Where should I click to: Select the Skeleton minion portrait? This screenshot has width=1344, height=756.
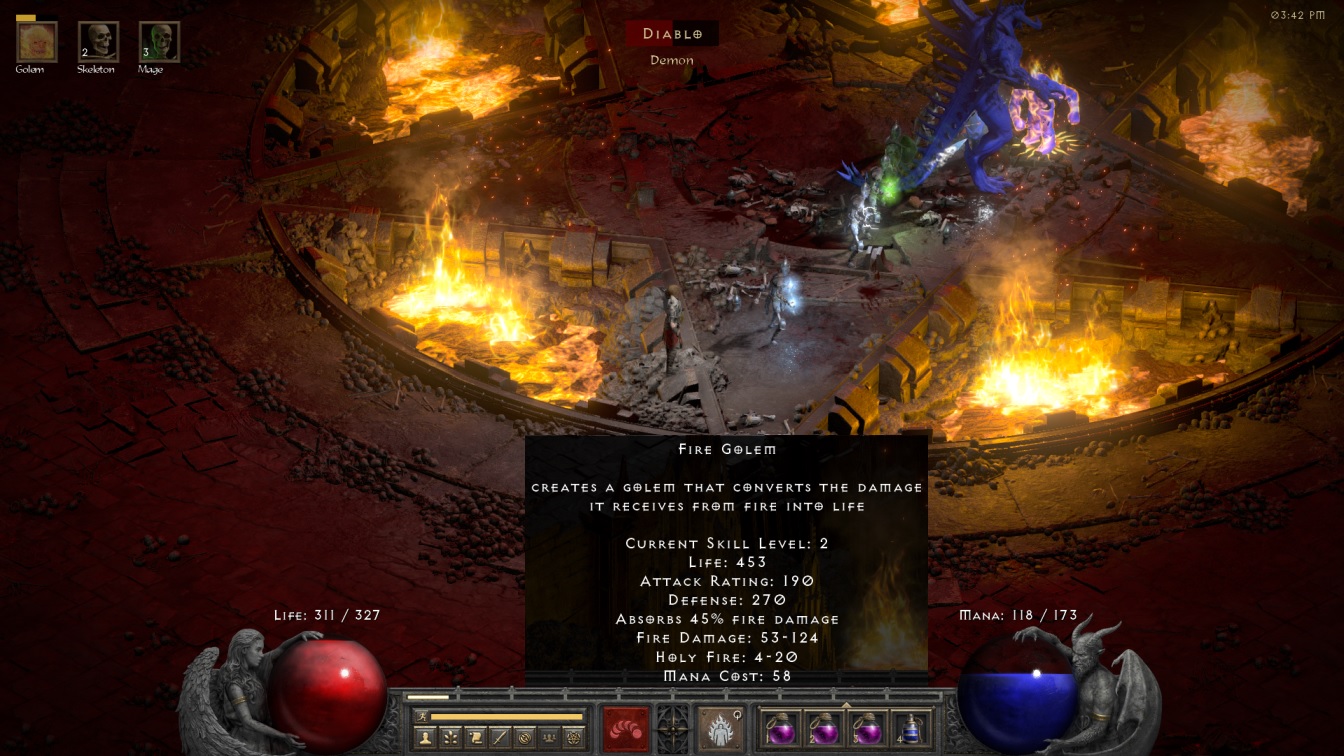(98, 42)
